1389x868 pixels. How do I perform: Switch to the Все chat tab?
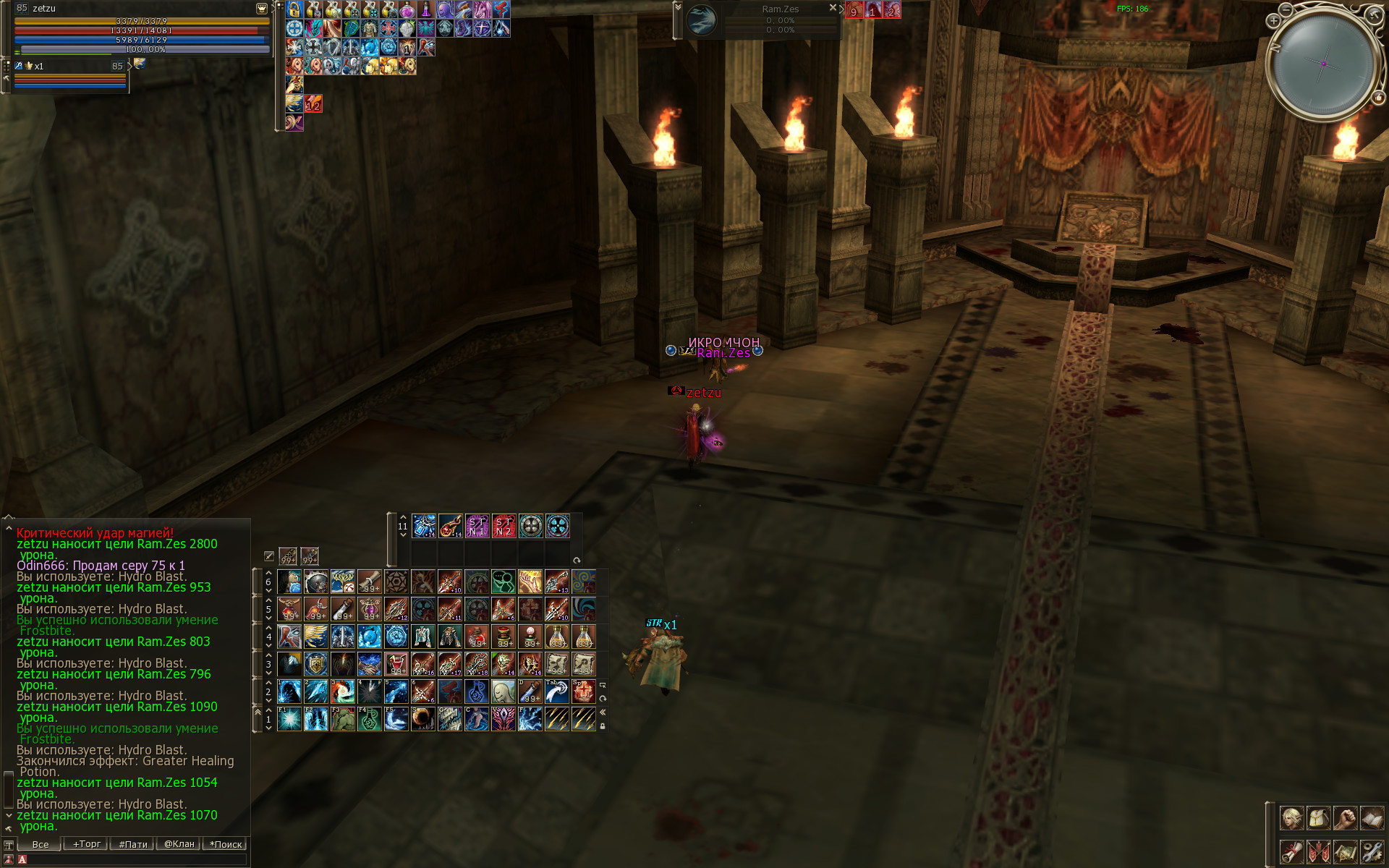point(40,843)
